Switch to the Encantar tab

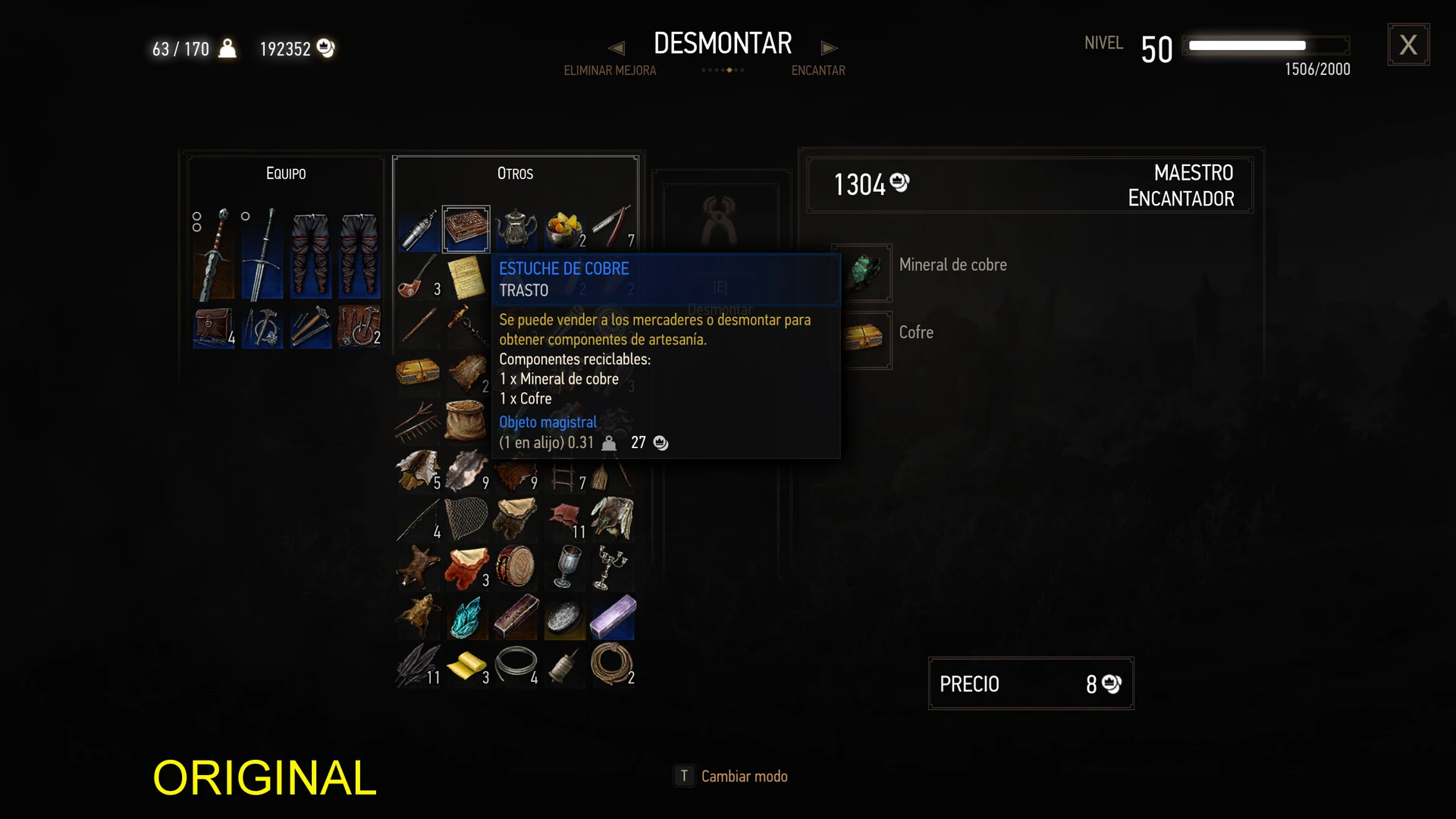point(817,71)
